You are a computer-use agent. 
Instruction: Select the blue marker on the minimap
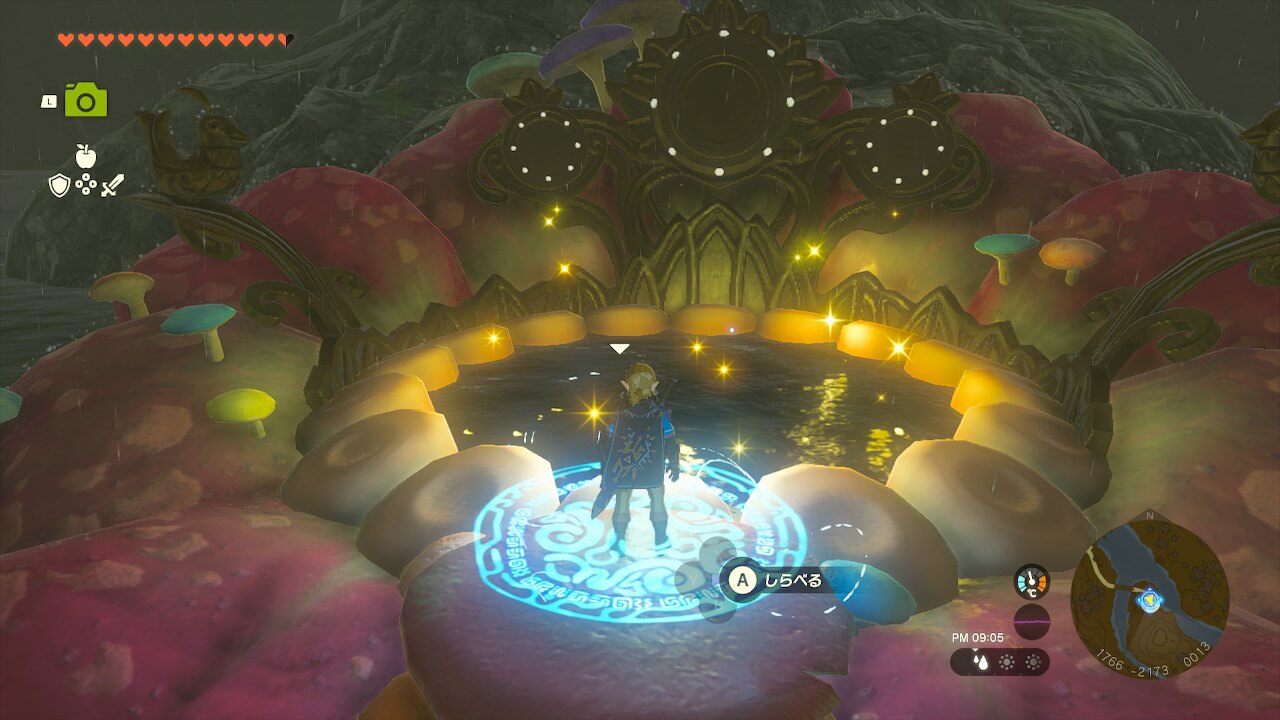click(x=1146, y=599)
